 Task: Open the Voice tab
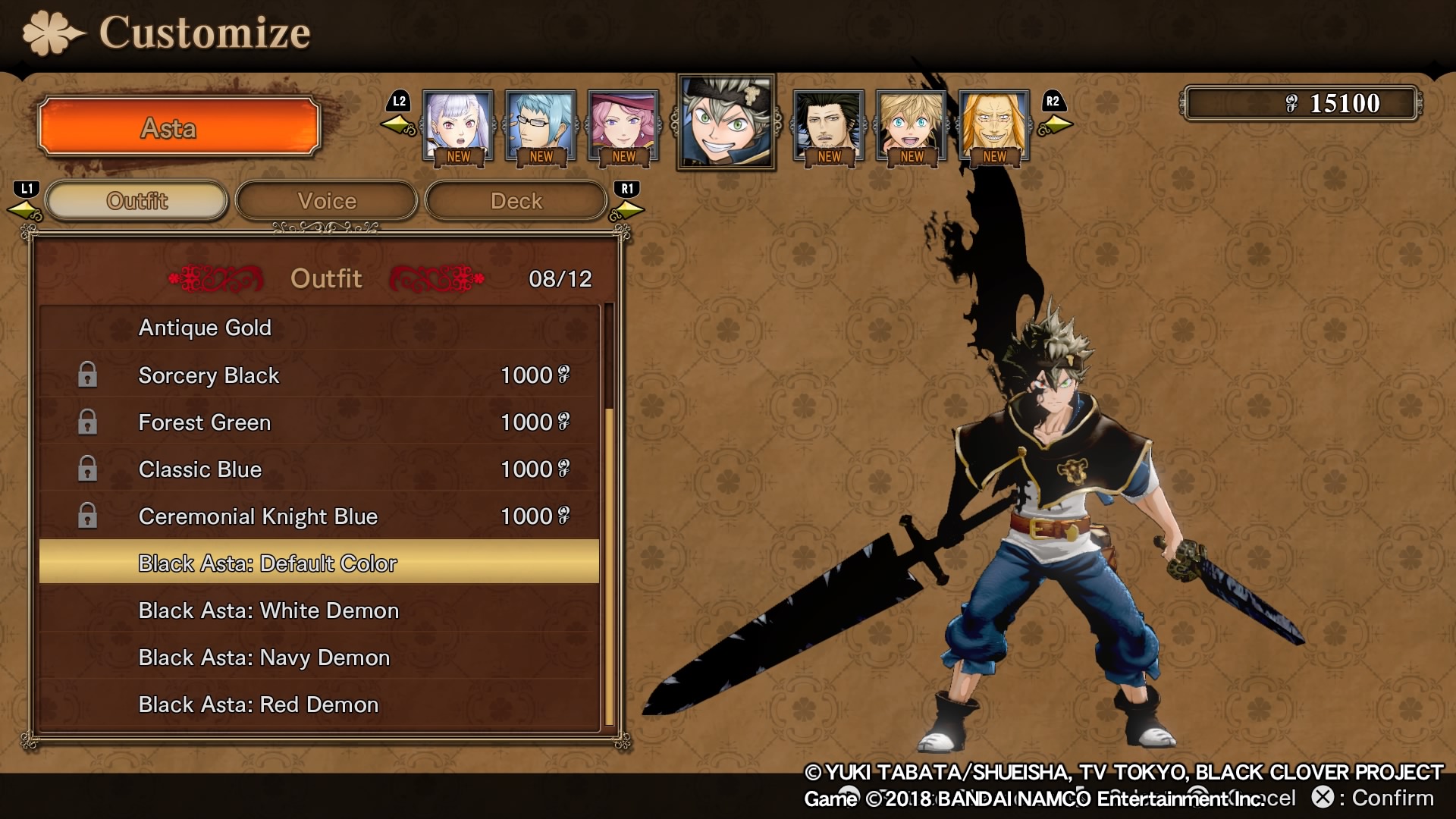coord(327,201)
